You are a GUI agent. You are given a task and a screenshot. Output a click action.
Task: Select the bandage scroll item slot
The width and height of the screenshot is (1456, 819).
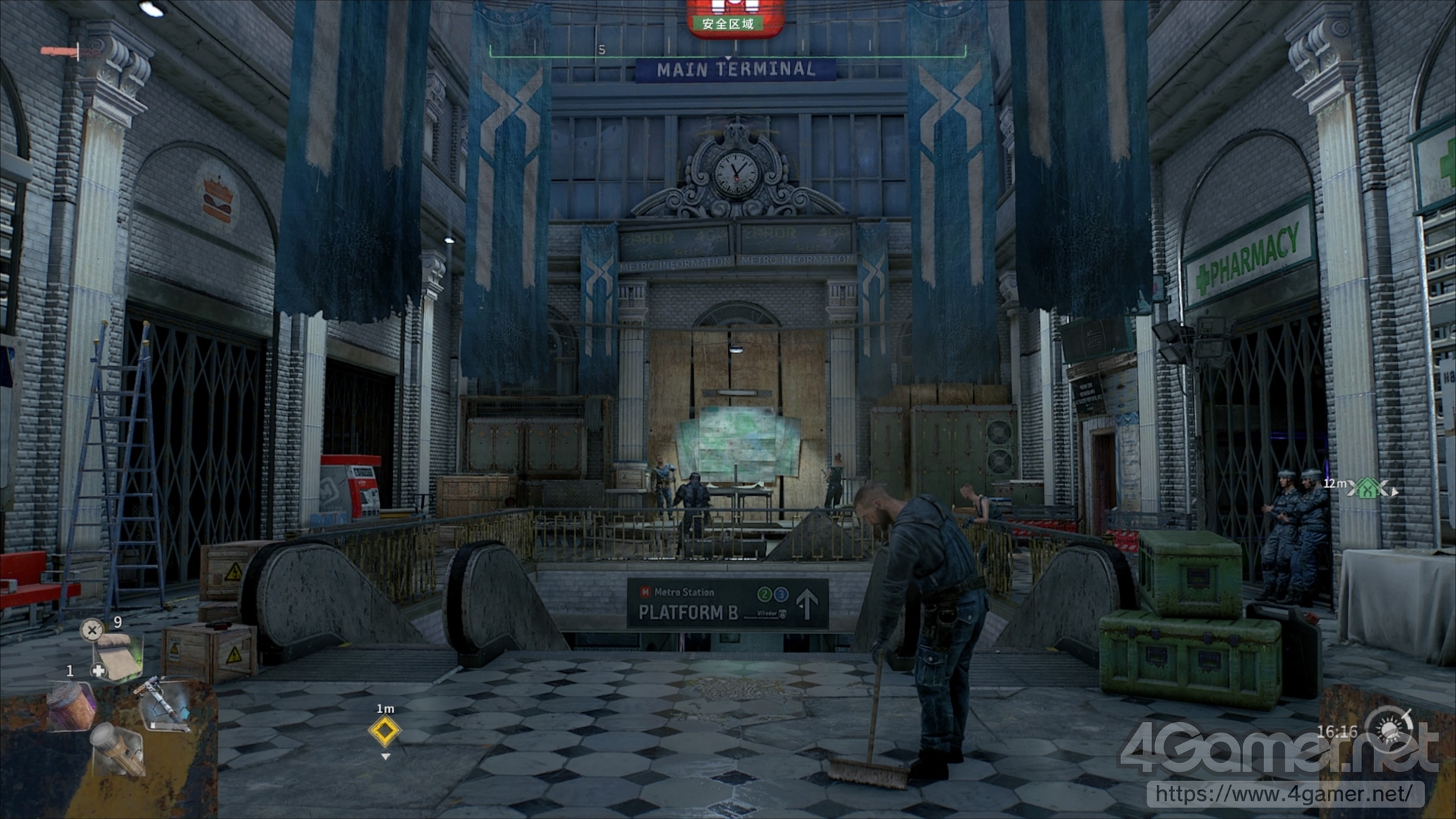[118, 657]
